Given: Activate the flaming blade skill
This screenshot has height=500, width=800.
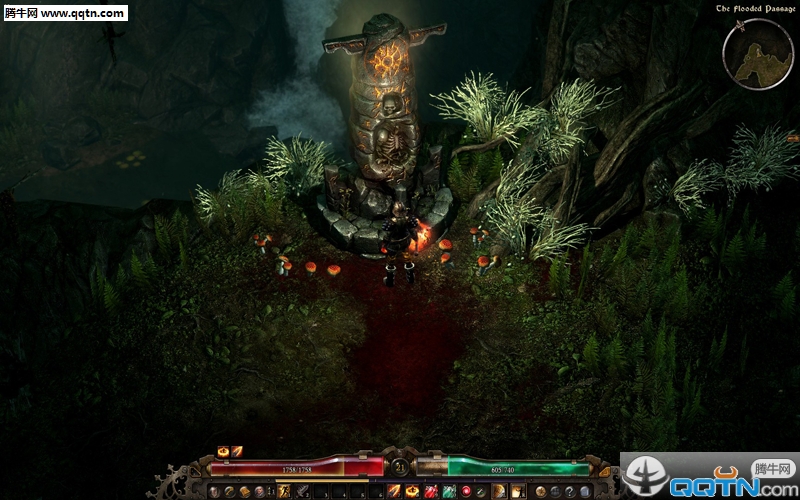Looking at the screenshot, I should [394, 491].
